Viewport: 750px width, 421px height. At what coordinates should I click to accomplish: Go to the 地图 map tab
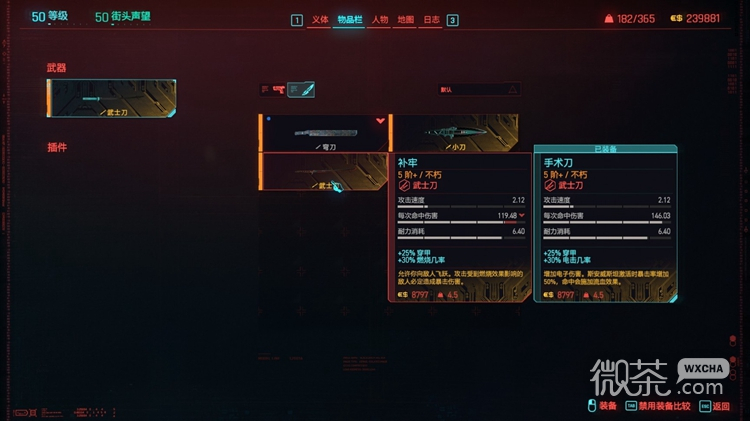pos(406,20)
